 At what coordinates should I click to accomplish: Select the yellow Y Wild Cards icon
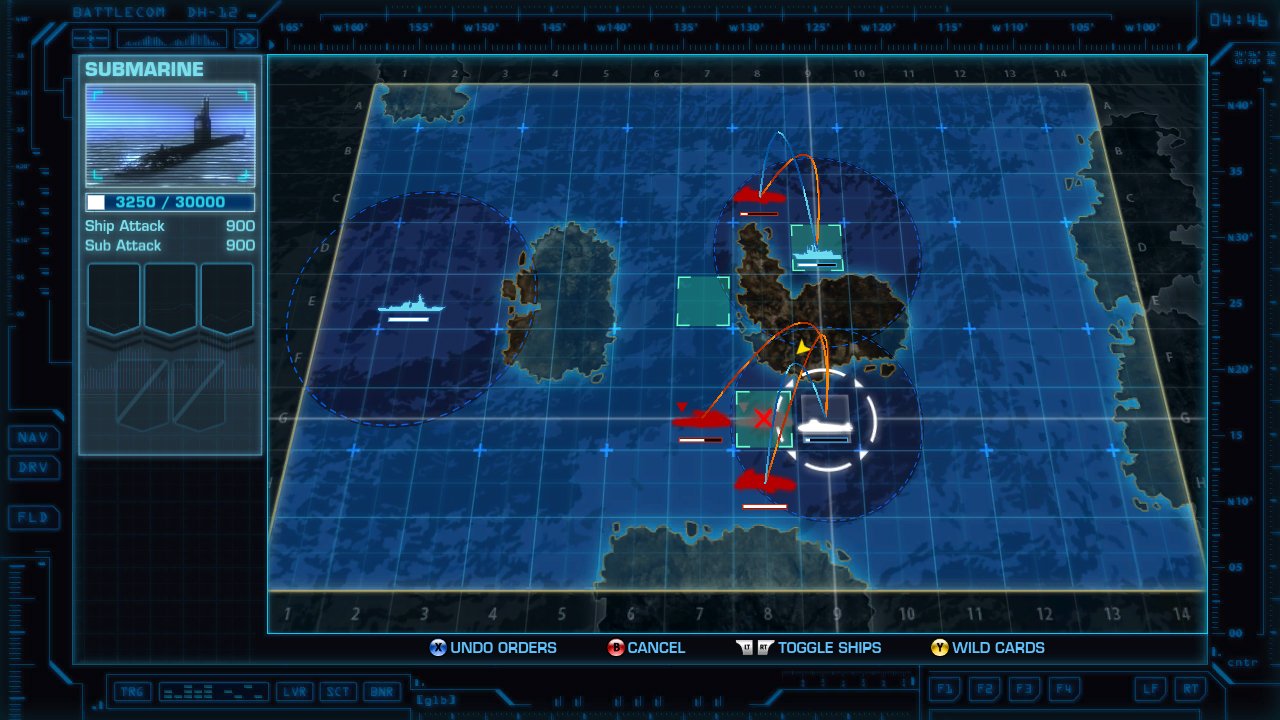[x=938, y=648]
